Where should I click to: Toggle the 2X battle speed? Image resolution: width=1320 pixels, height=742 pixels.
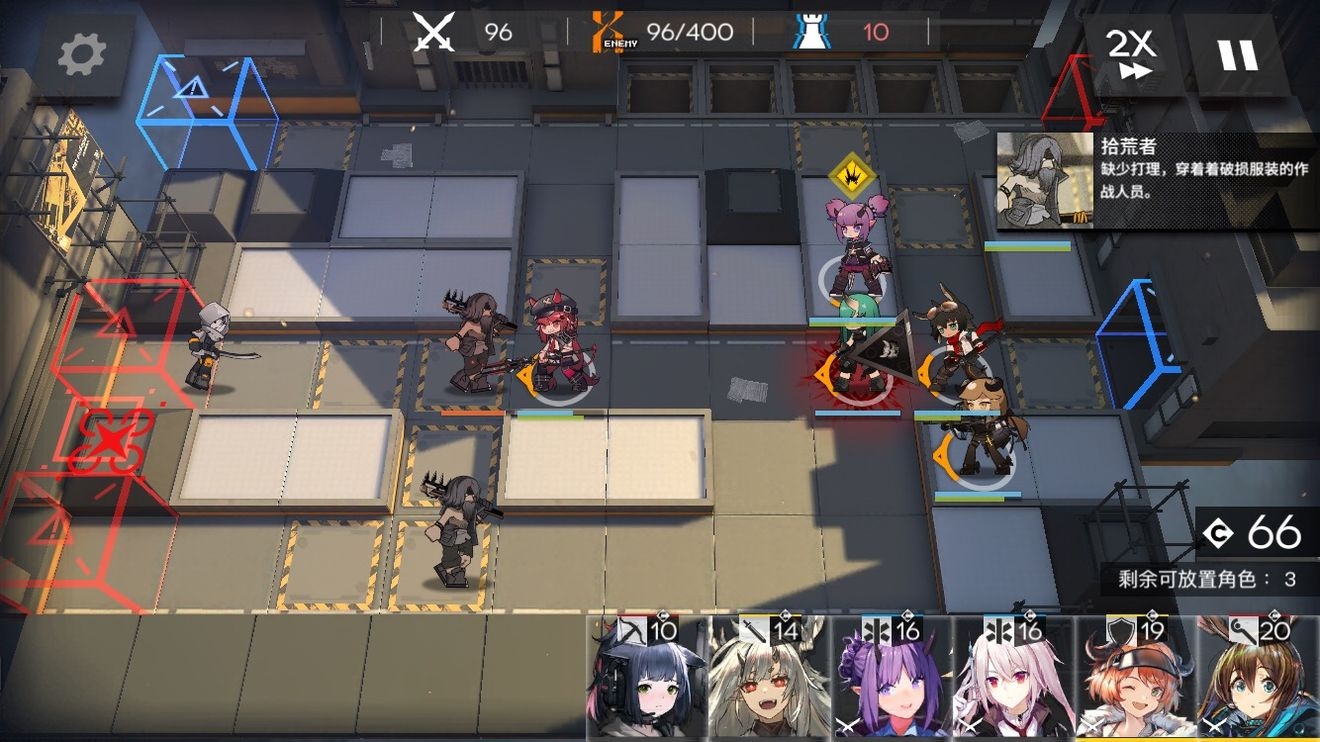click(x=1131, y=54)
